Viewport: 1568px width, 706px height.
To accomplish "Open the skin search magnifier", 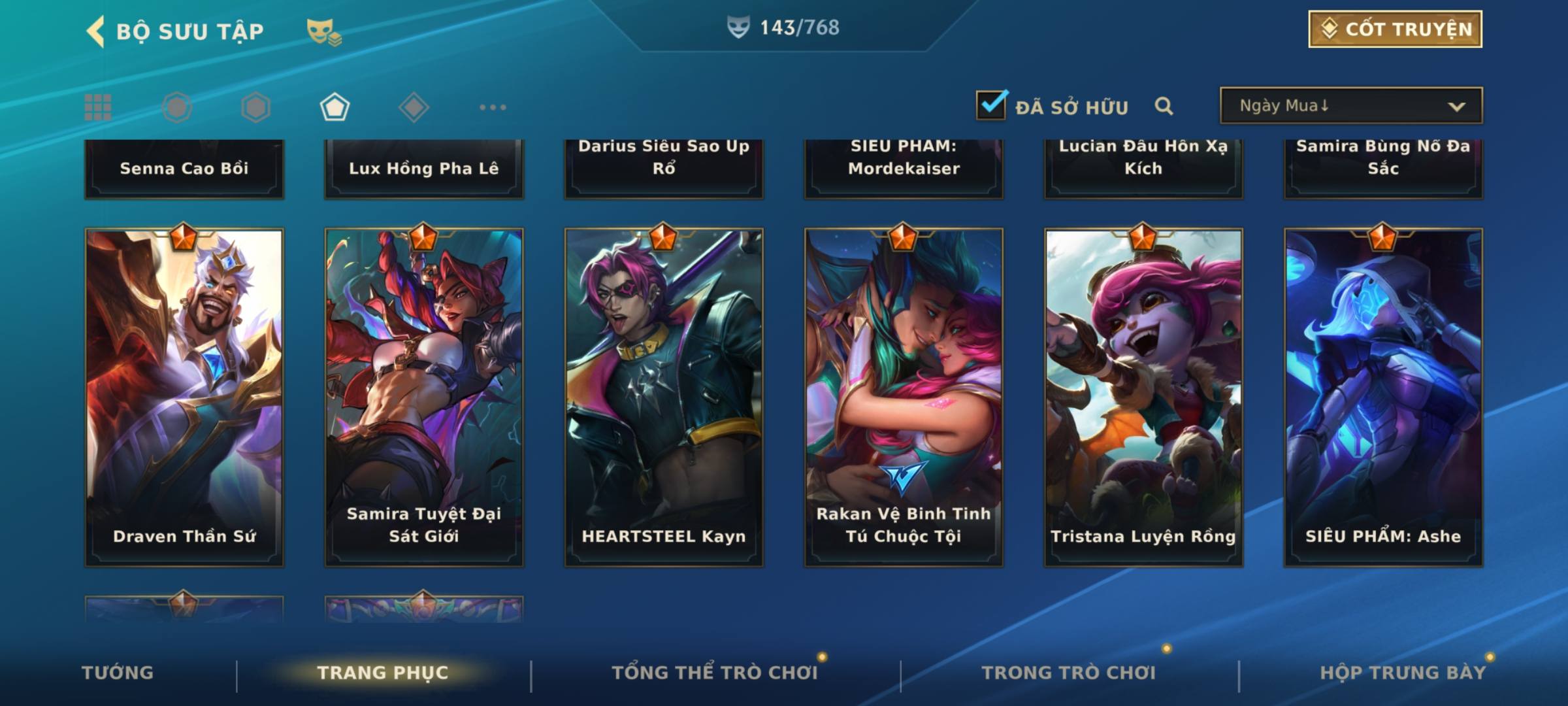I will 1164,106.
